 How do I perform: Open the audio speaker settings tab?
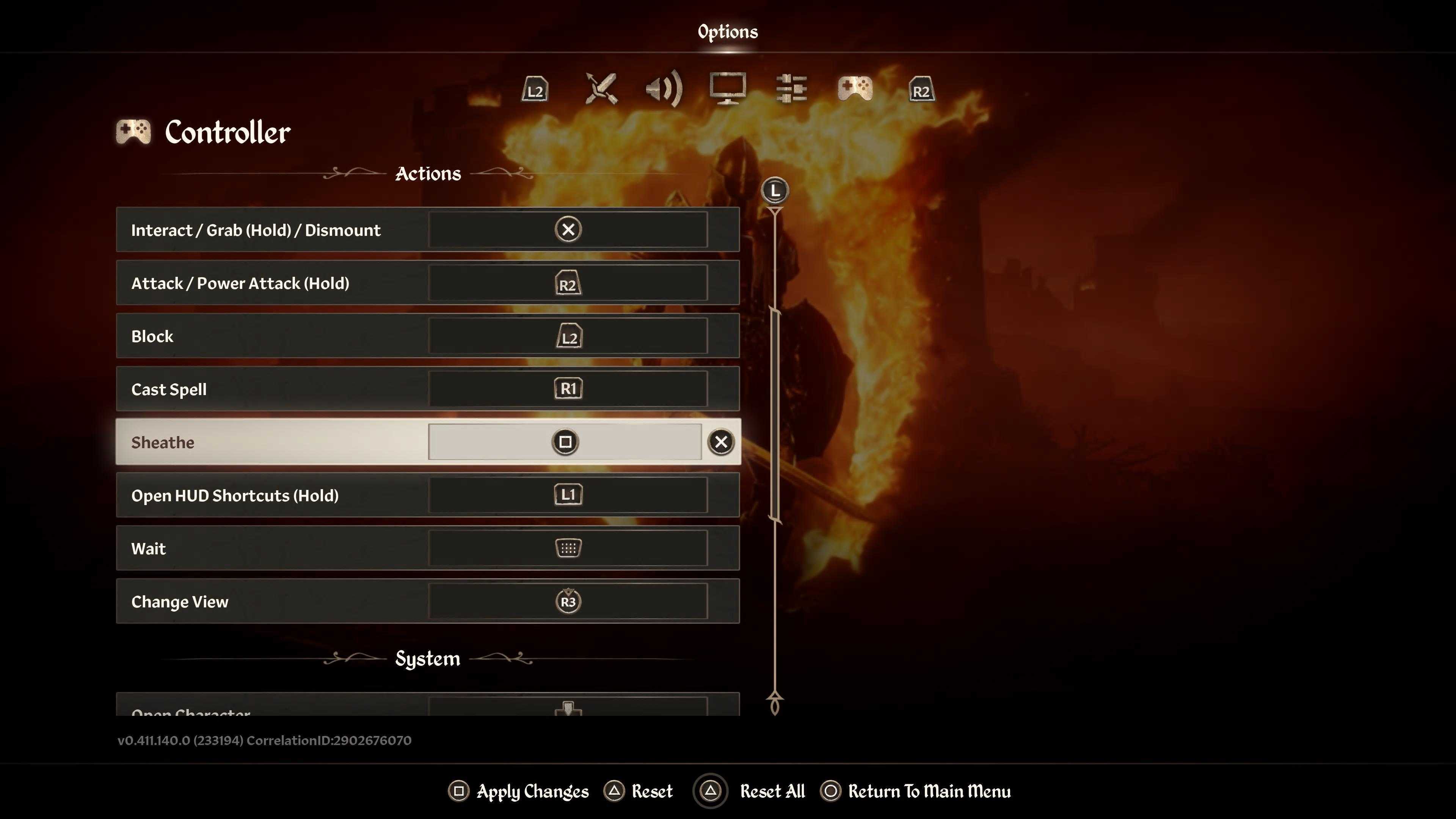[x=664, y=89]
